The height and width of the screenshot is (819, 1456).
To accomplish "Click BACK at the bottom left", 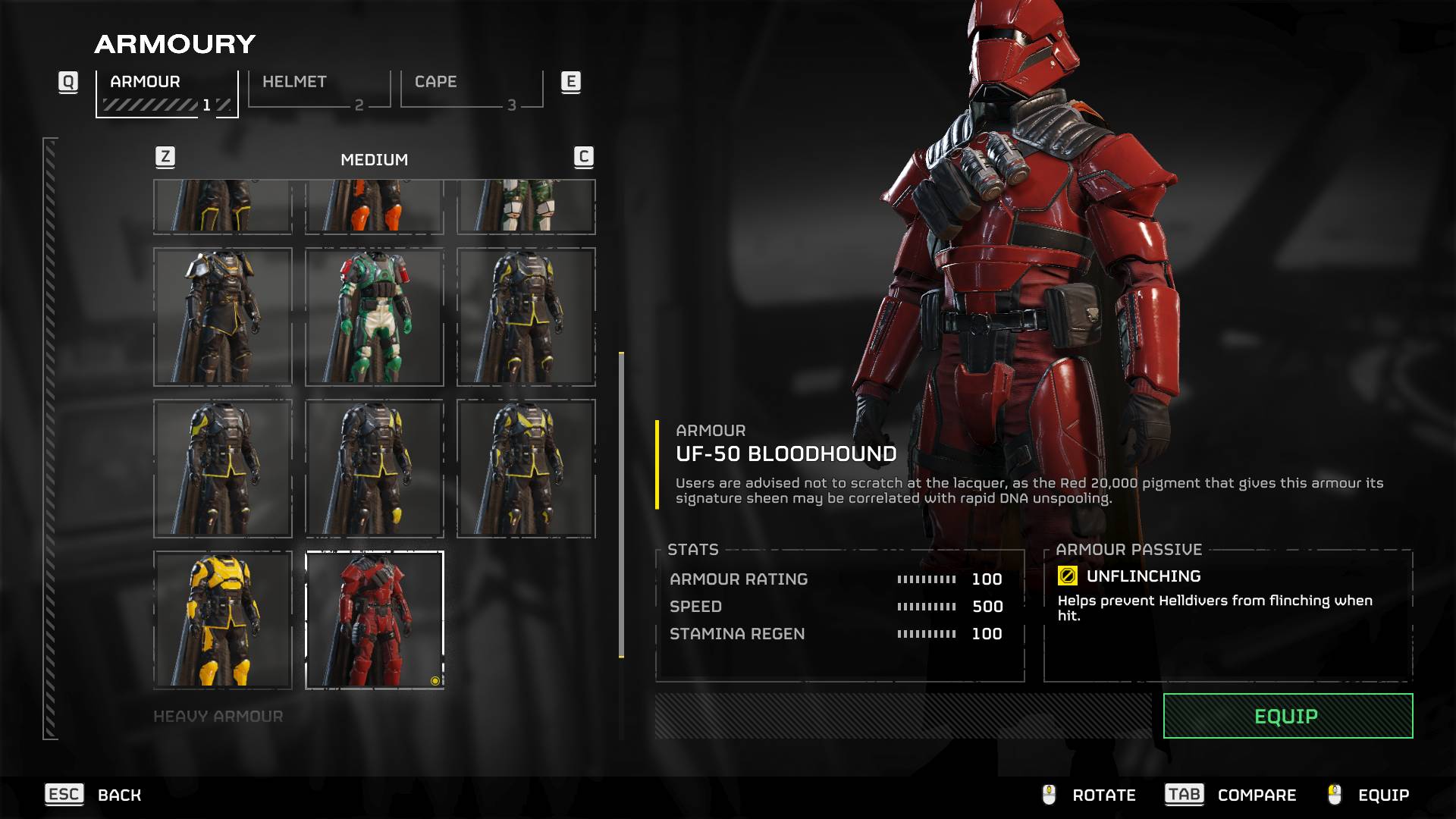I will click(x=118, y=795).
